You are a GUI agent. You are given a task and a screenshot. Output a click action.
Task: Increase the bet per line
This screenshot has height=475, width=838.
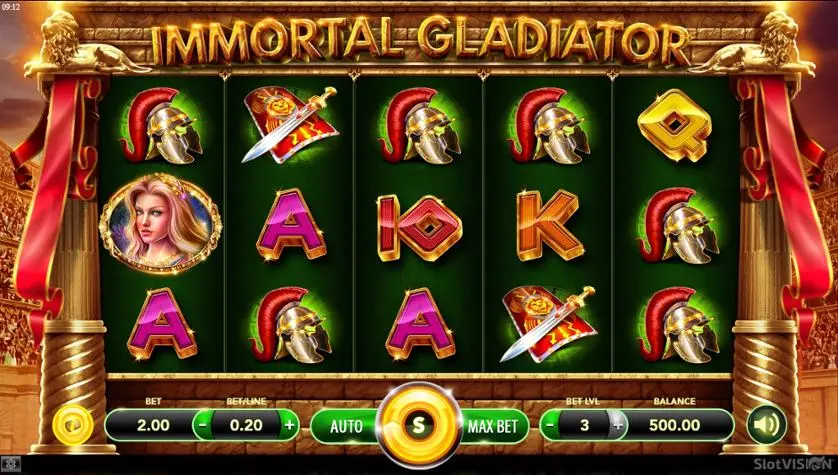pos(290,424)
